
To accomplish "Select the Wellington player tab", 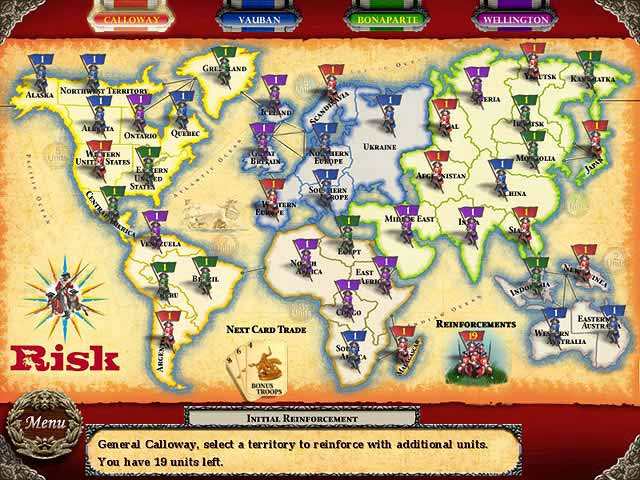I will tap(512, 18).
